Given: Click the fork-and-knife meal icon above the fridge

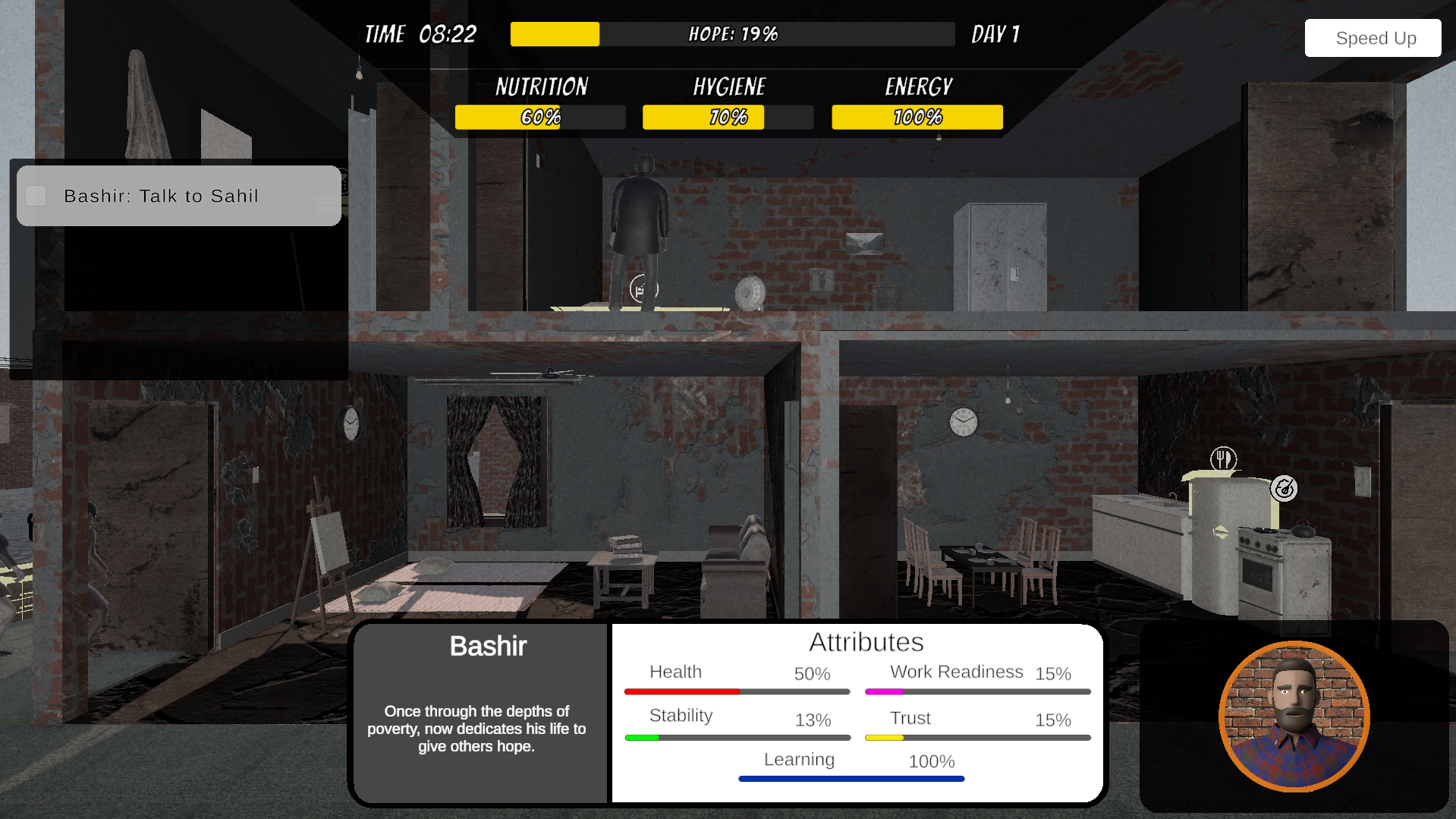Looking at the screenshot, I should (x=1224, y=458).
